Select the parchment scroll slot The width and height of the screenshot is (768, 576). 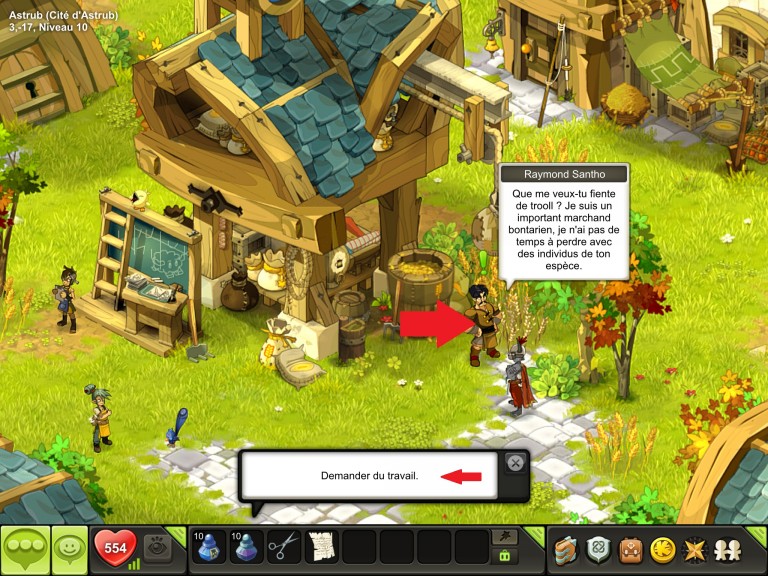pyautogui.click(x=320, y=547)
